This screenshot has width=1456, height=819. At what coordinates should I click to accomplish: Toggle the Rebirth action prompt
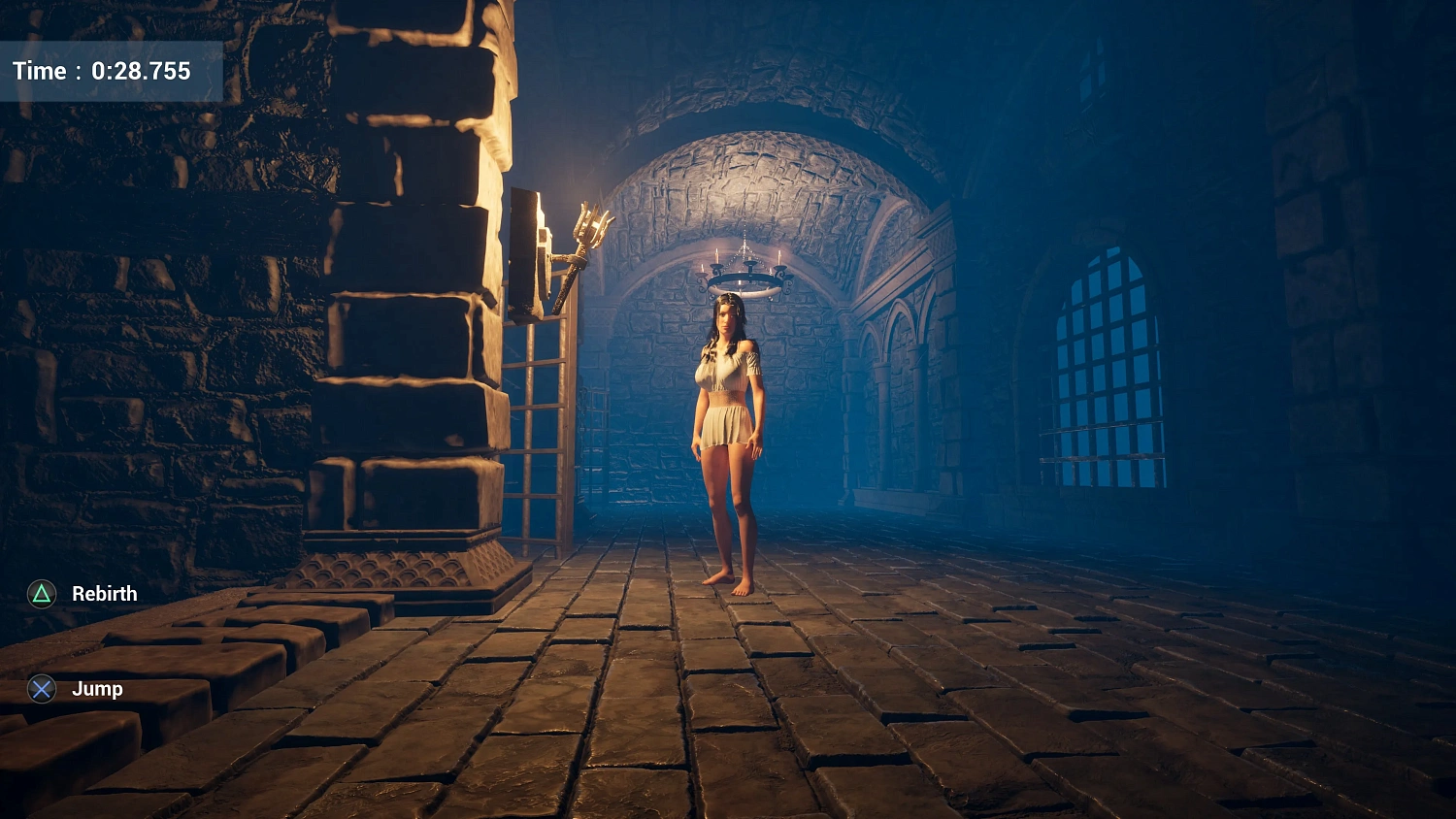[102, 593]
